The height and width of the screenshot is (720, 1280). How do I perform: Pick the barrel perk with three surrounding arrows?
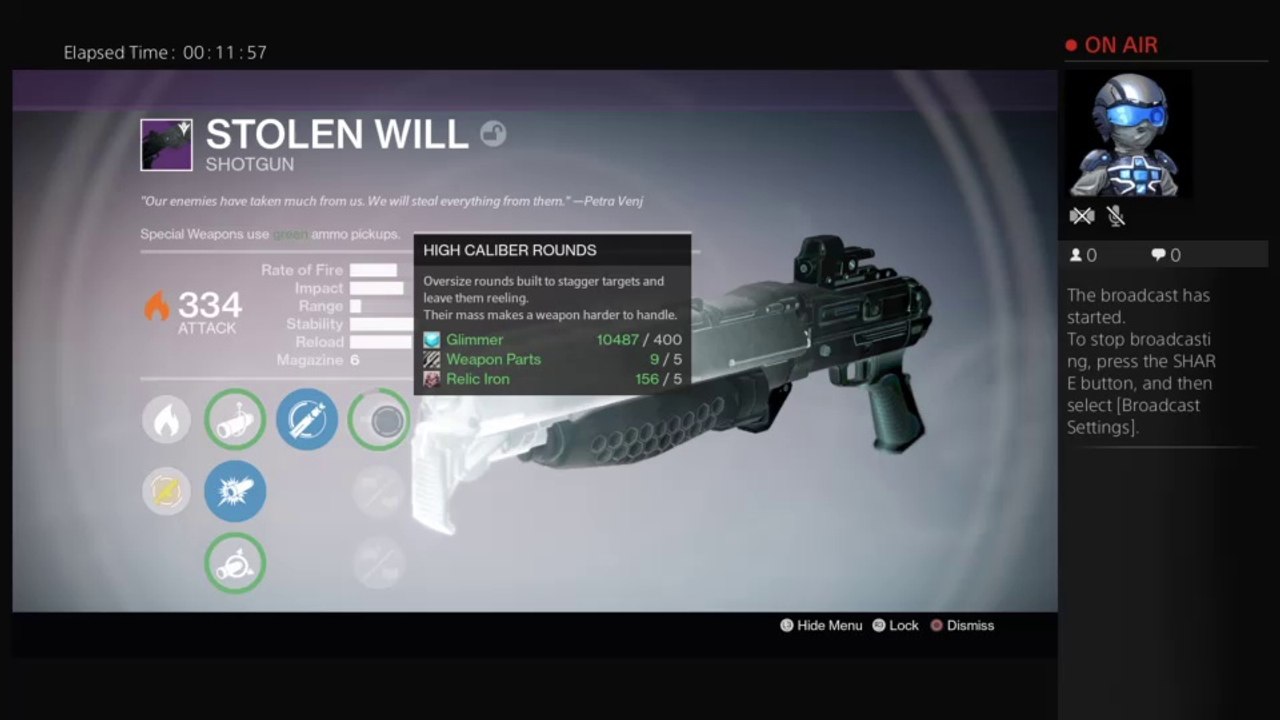coord(235,419)
